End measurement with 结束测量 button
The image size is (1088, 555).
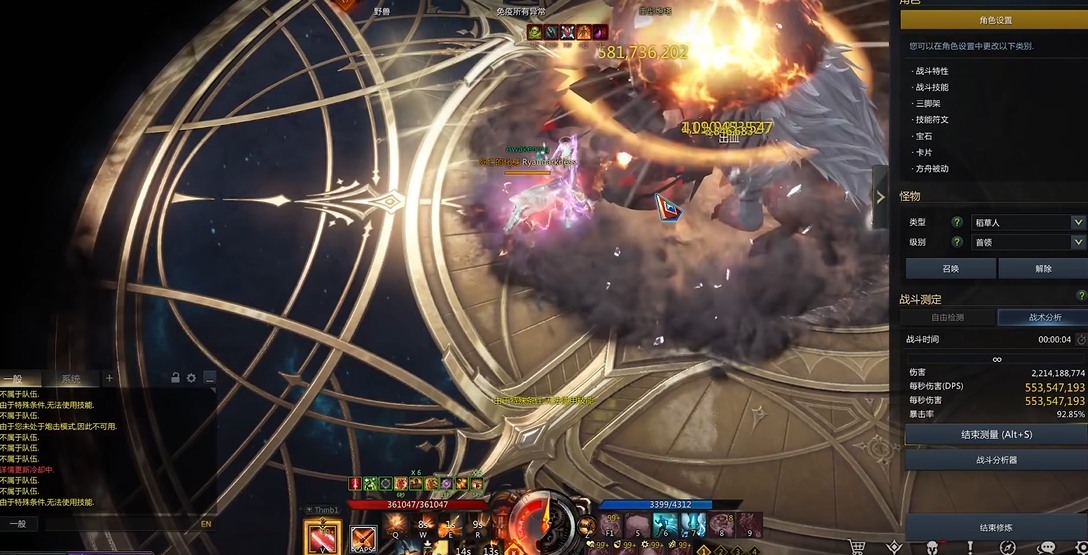click(x=996, y=435)
